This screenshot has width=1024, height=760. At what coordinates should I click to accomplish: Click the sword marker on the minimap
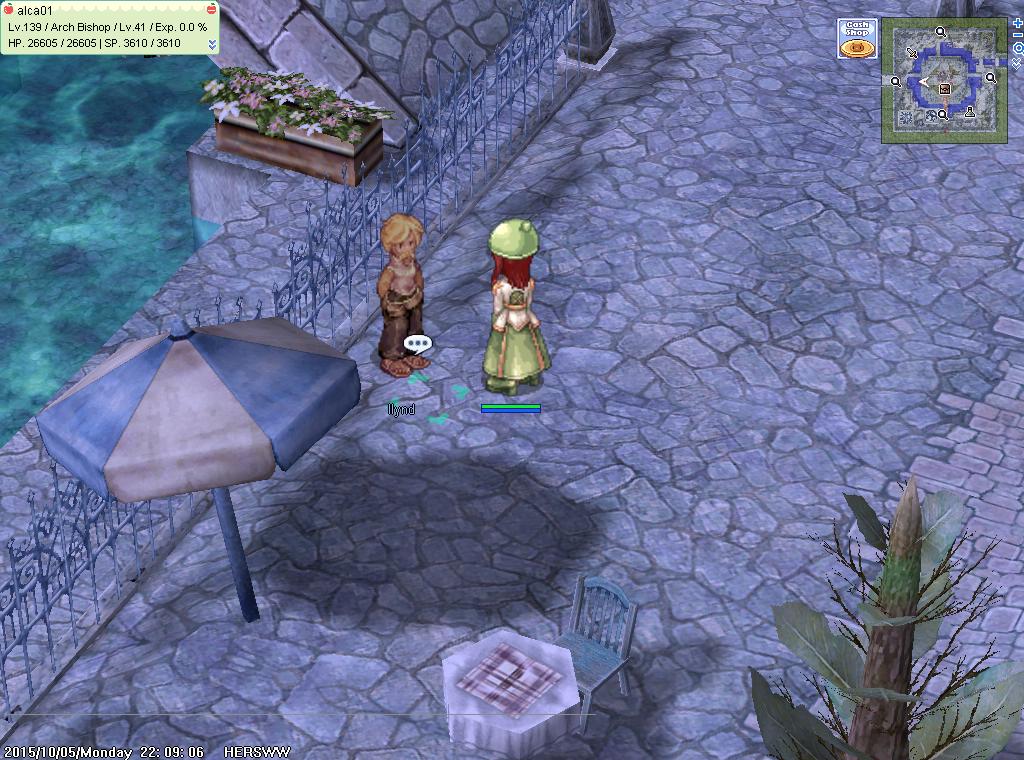tap(912, 52)
